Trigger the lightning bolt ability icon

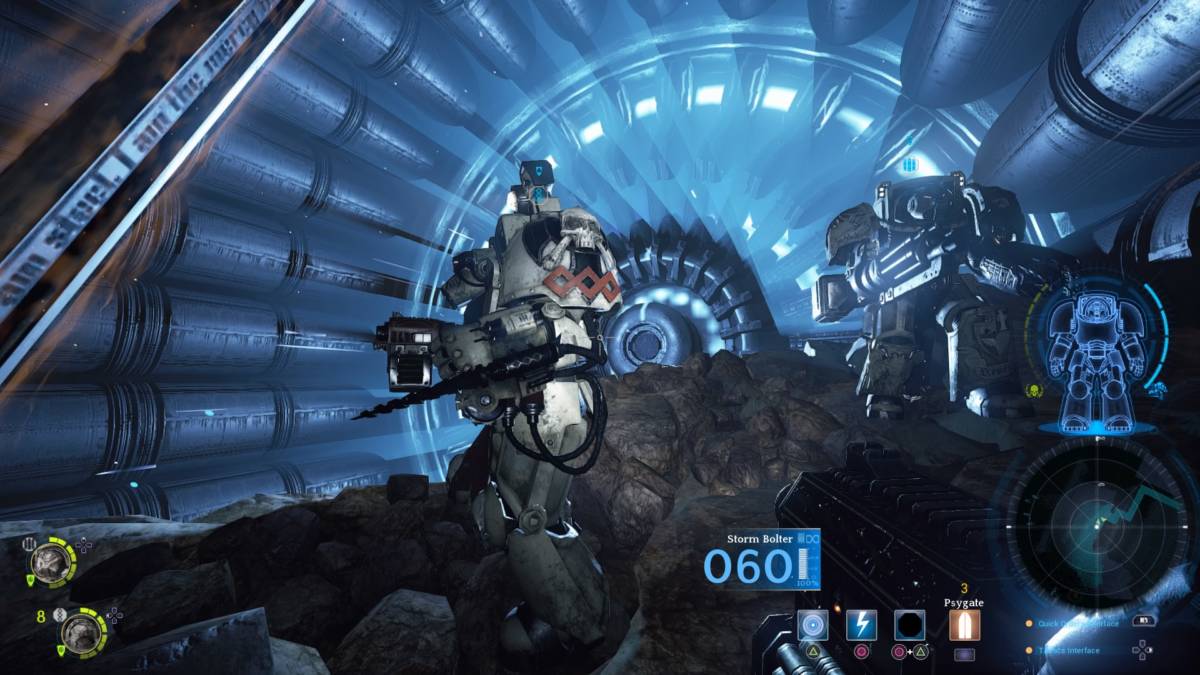861,624
